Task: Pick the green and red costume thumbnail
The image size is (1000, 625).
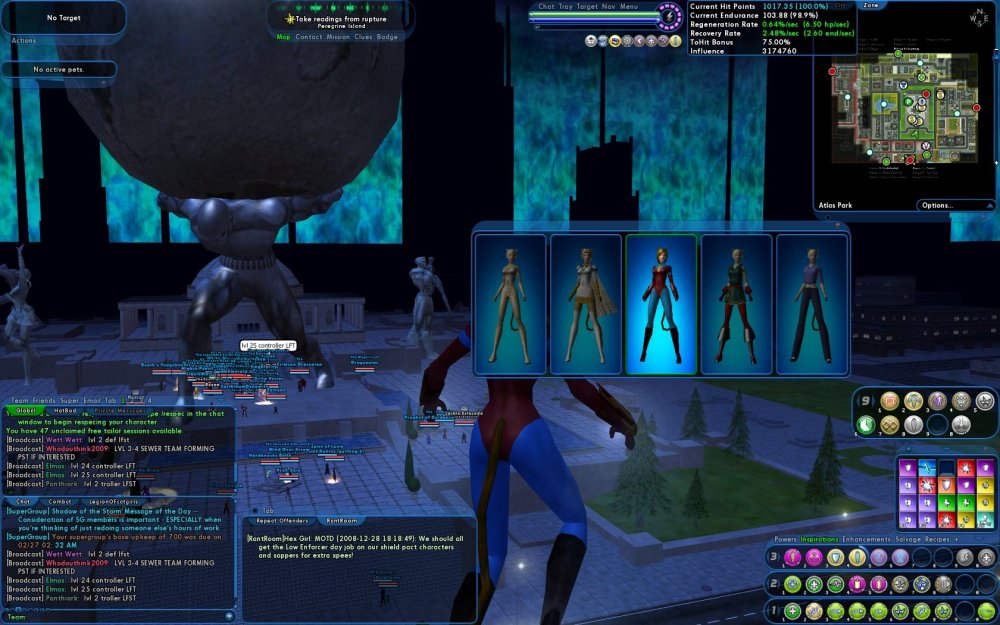Action: 736,304
